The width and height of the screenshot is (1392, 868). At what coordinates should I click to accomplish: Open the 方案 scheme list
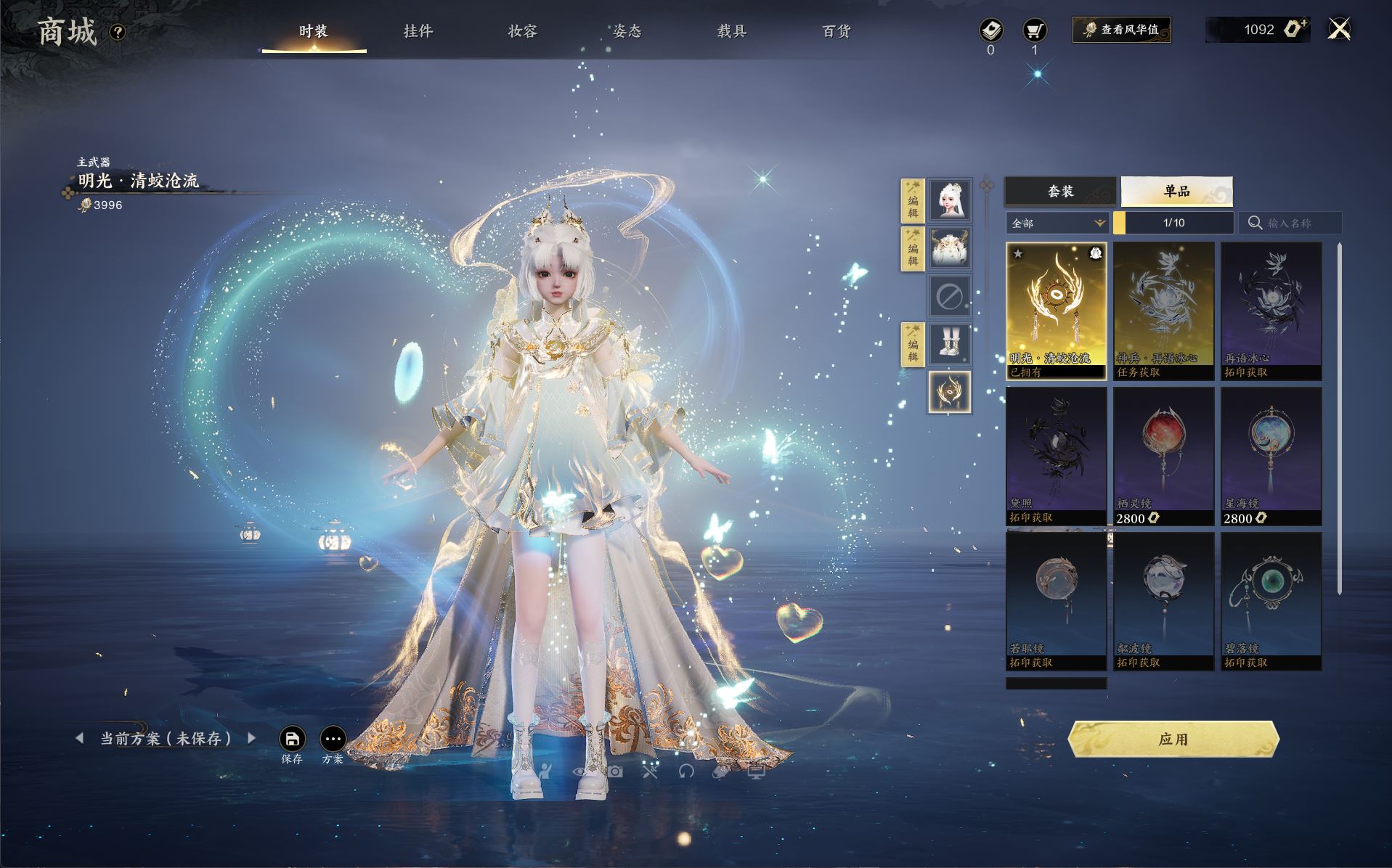click(x=333, y=740)
